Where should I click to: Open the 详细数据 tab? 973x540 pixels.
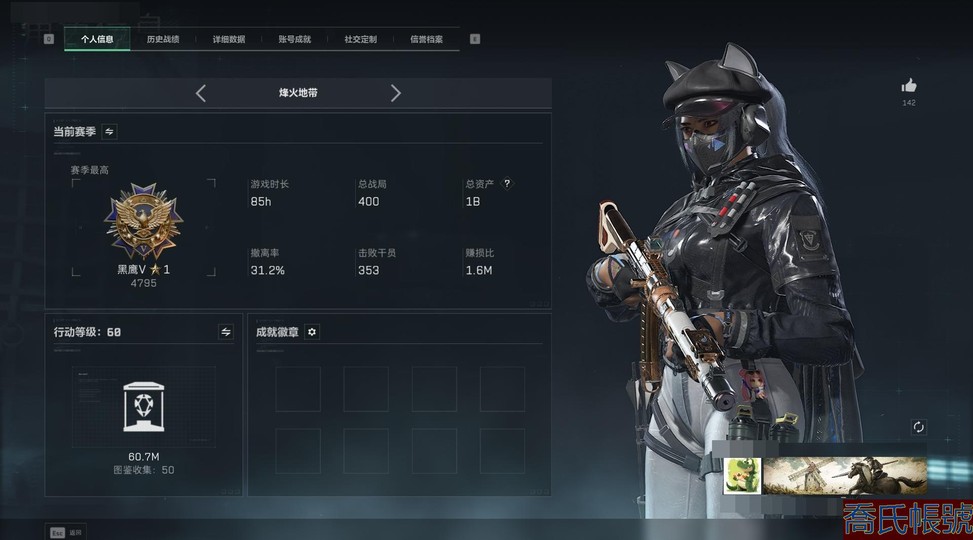(229, 39)
